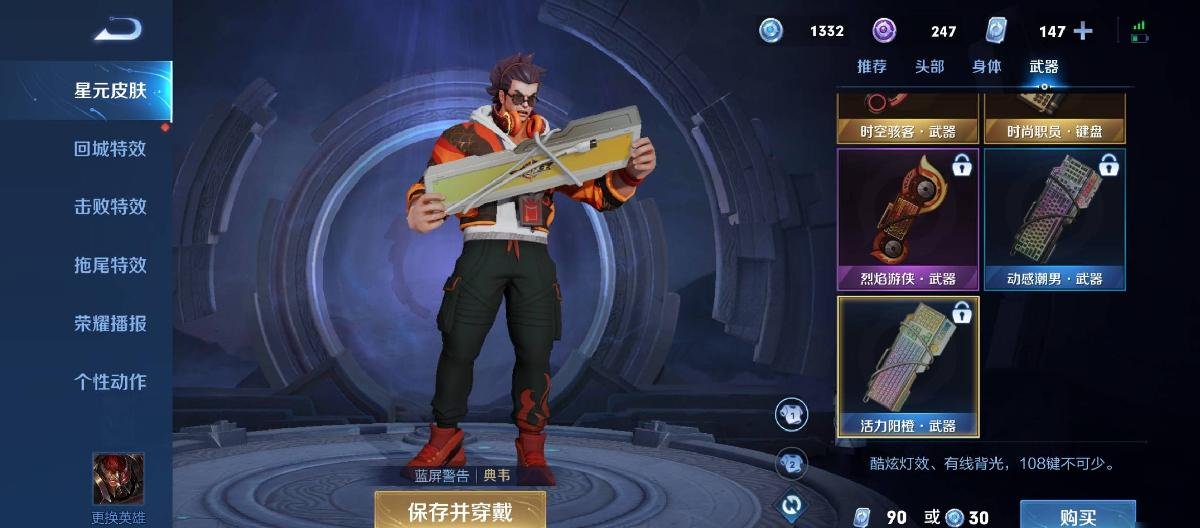Click the 更换英雄 hero portrait

click(118, 478)
